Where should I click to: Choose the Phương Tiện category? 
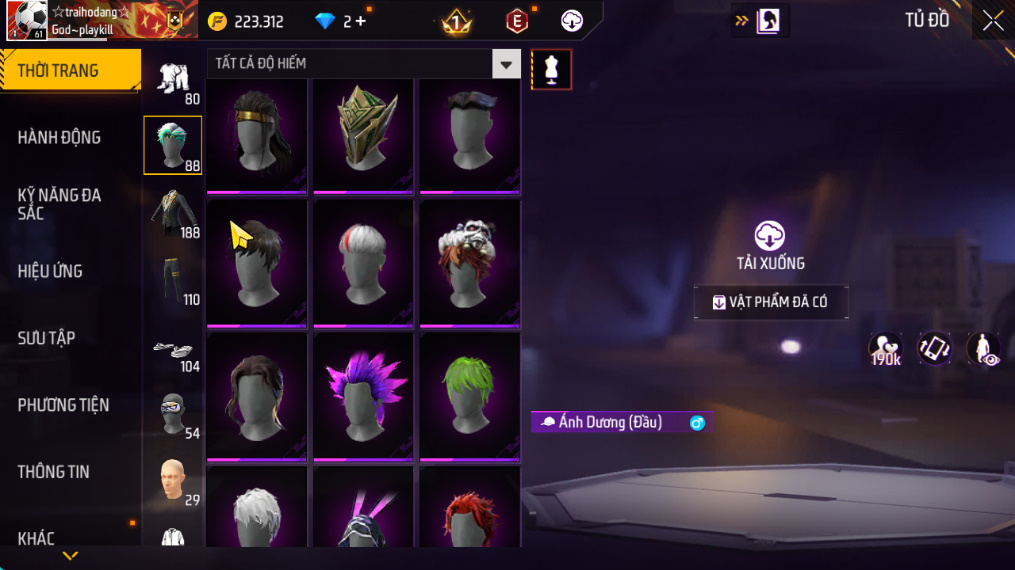coord(64,405)
